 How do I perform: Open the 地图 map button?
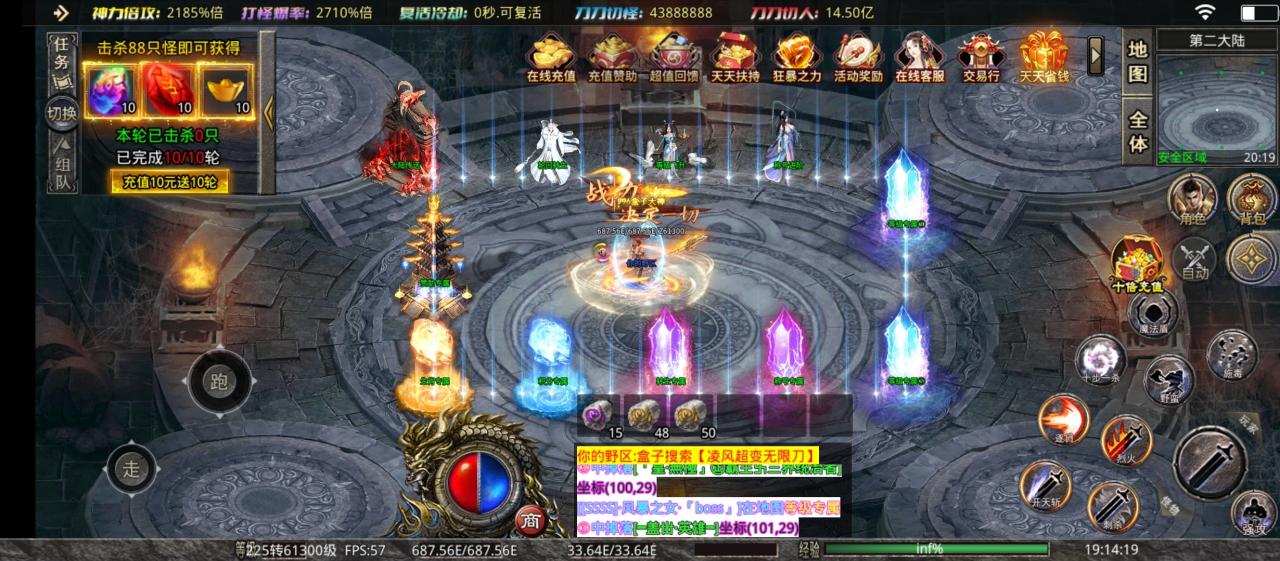pyautogui.click(x=1137, y=61)
